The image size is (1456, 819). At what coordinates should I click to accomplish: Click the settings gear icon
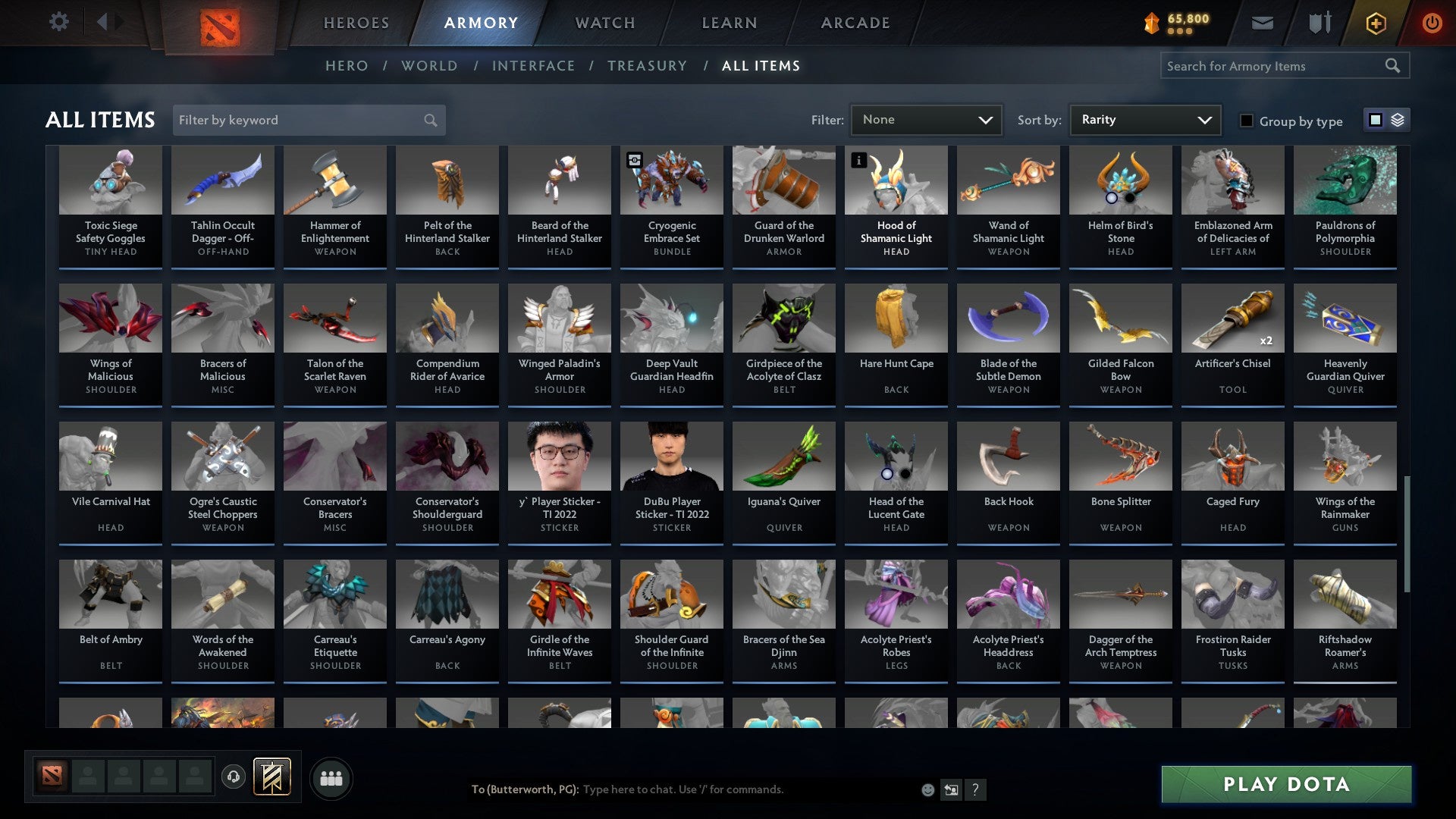(58, 21)
